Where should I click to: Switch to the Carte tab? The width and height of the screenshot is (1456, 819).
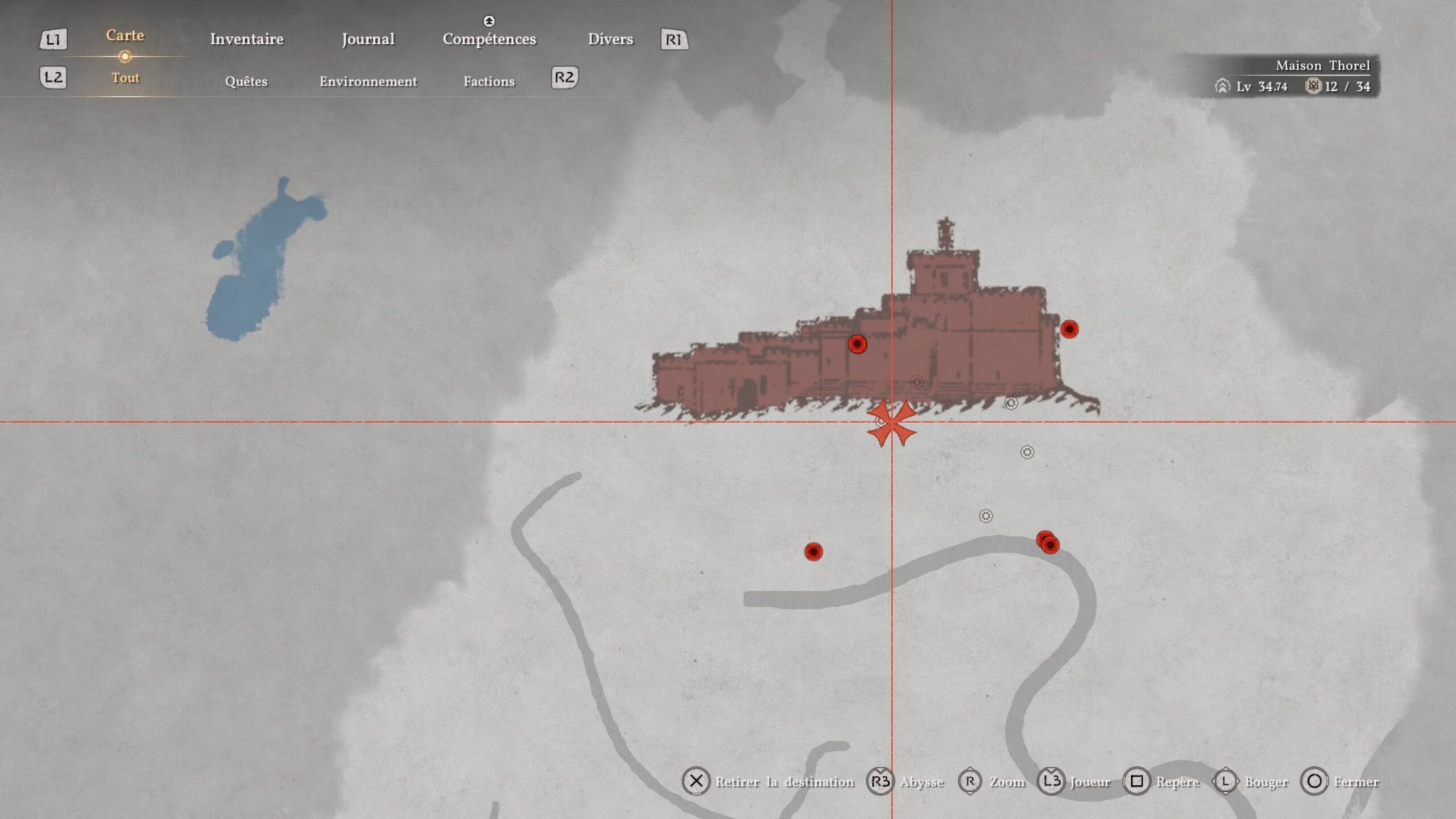tap(125, 36)
